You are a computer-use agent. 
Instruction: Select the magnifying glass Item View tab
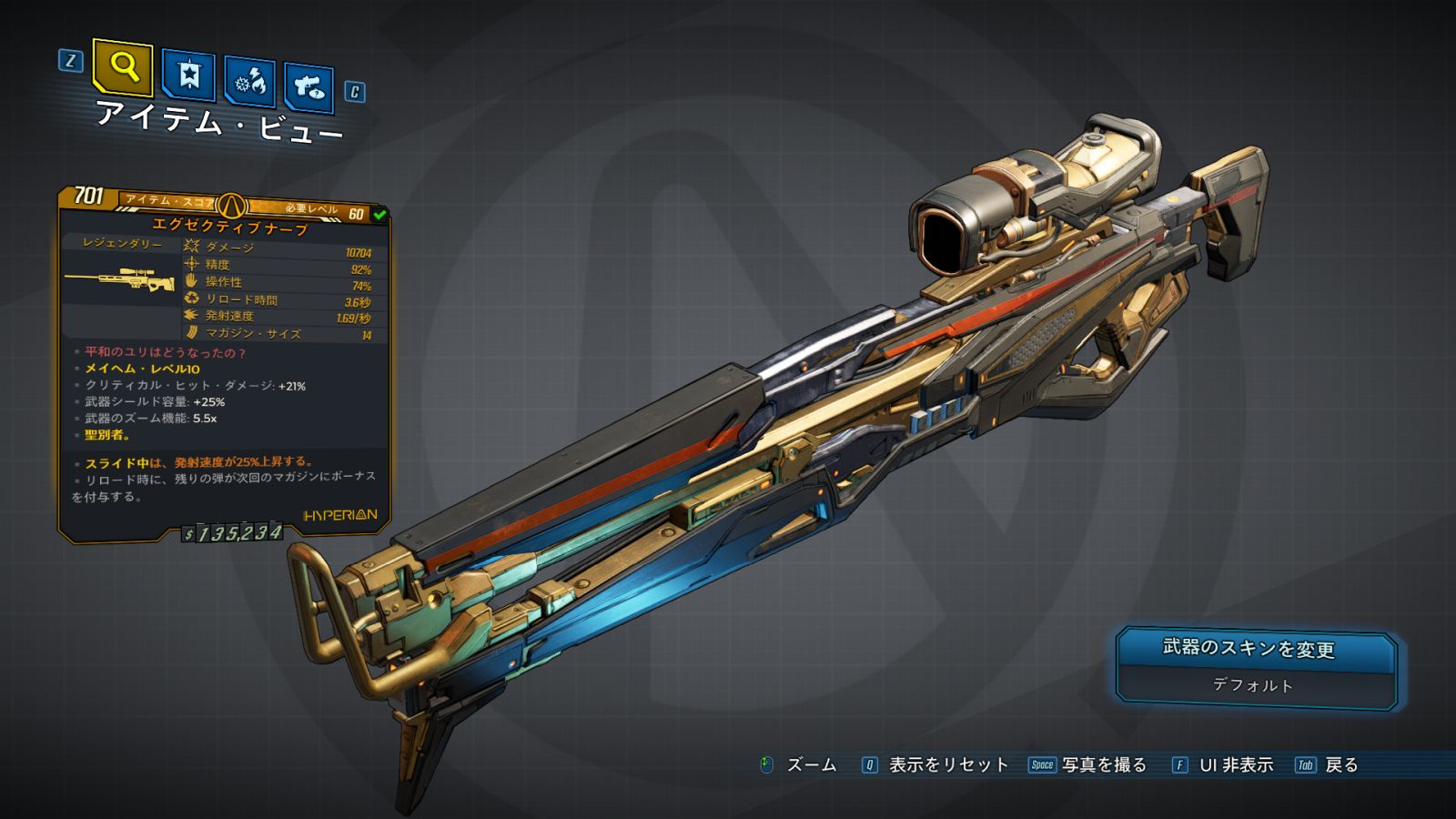tap(123, 66)
